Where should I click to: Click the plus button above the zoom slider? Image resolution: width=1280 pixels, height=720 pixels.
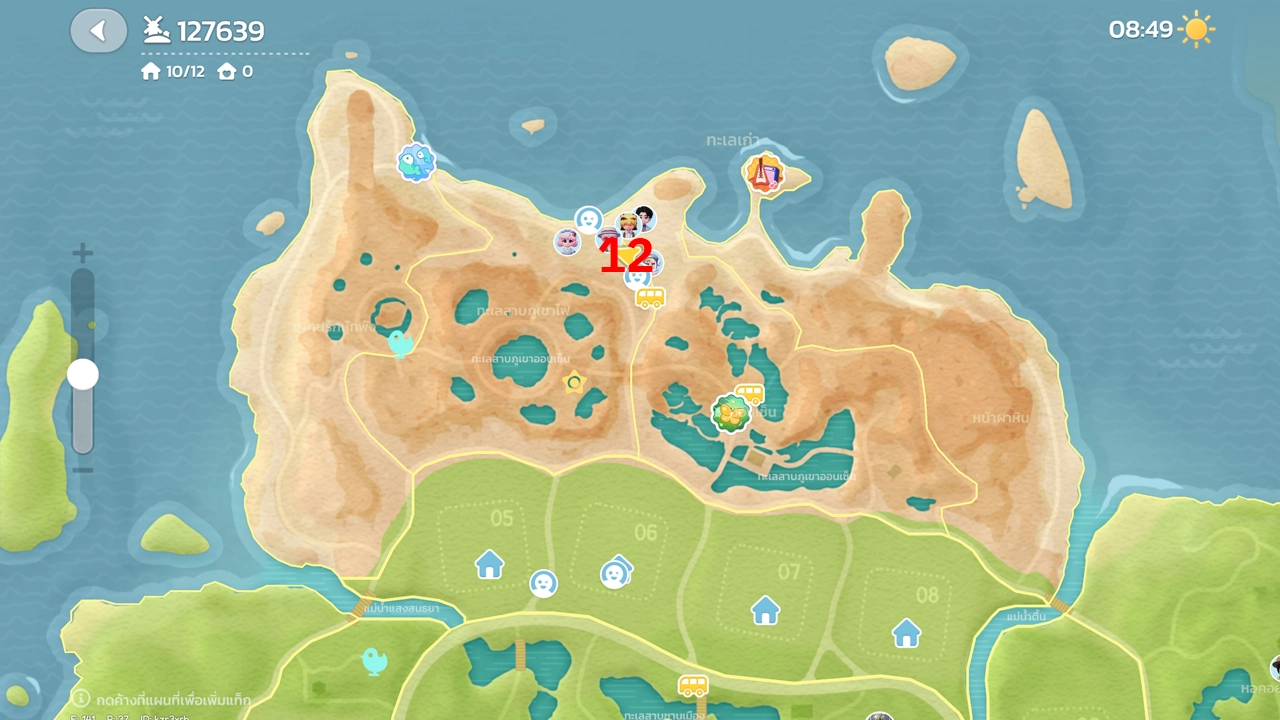(x=83, y=253)
